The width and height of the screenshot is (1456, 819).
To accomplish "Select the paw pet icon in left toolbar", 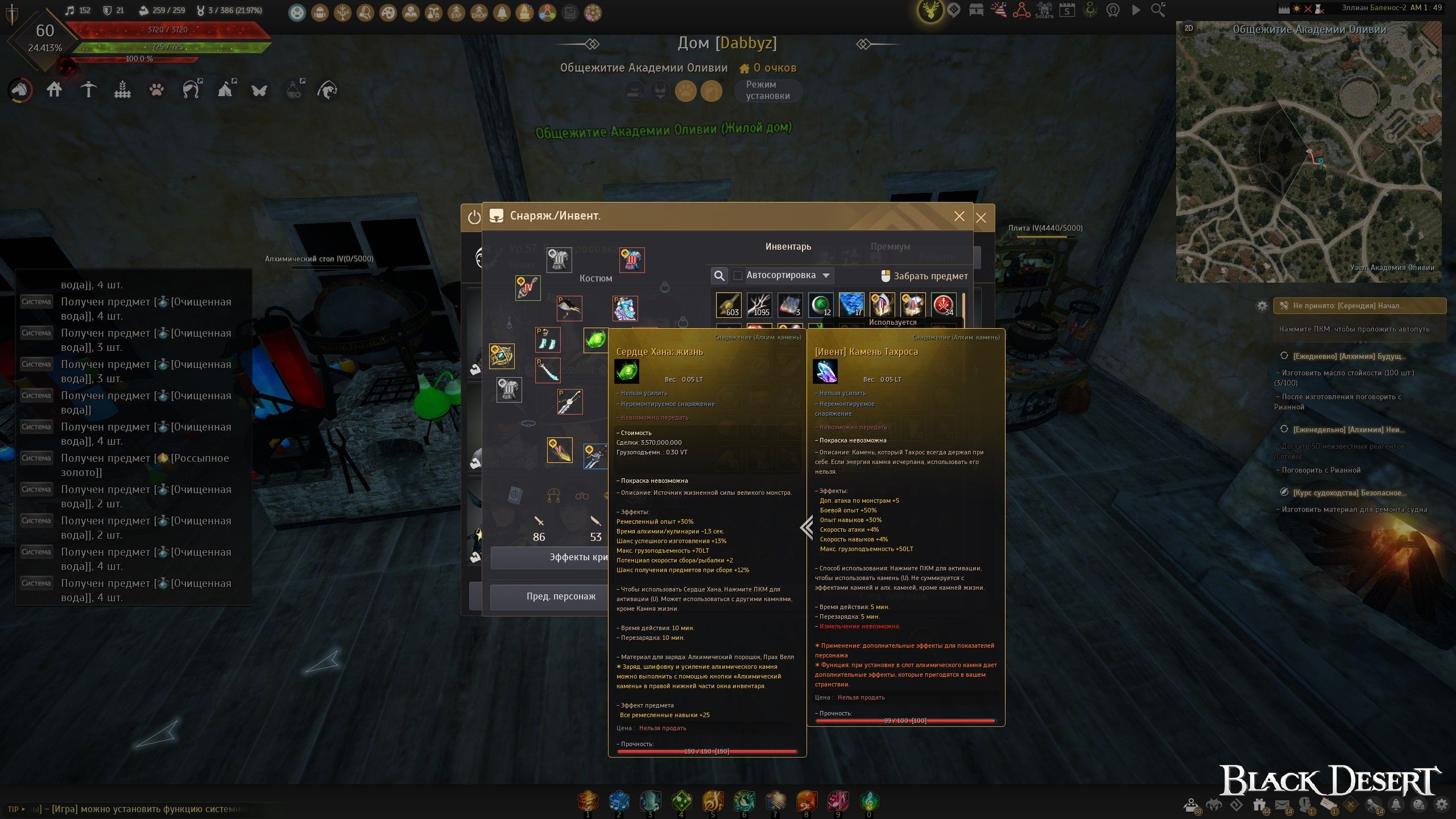I will 156,89.
